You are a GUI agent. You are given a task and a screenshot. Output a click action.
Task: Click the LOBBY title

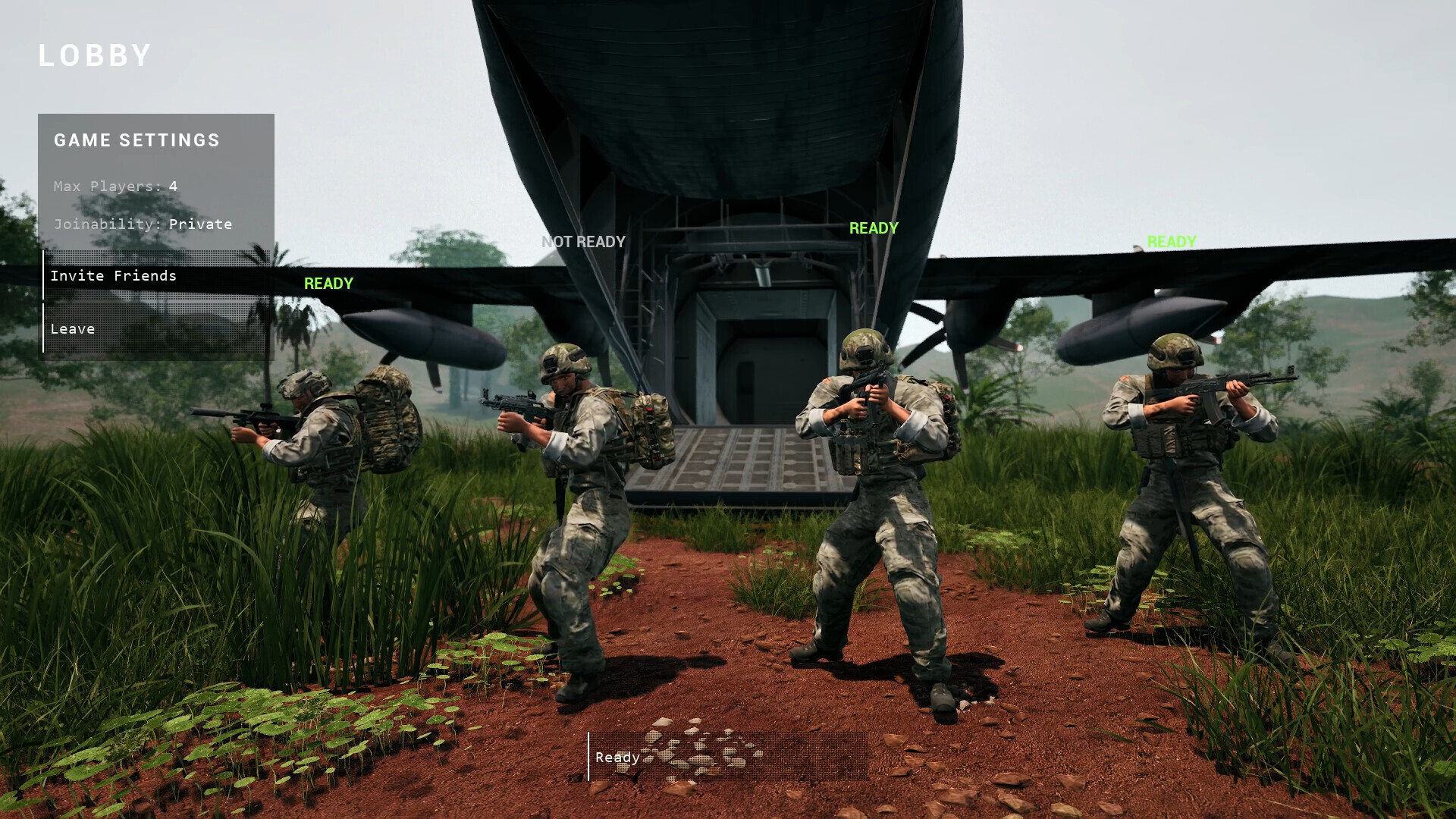tap(94, 55)
